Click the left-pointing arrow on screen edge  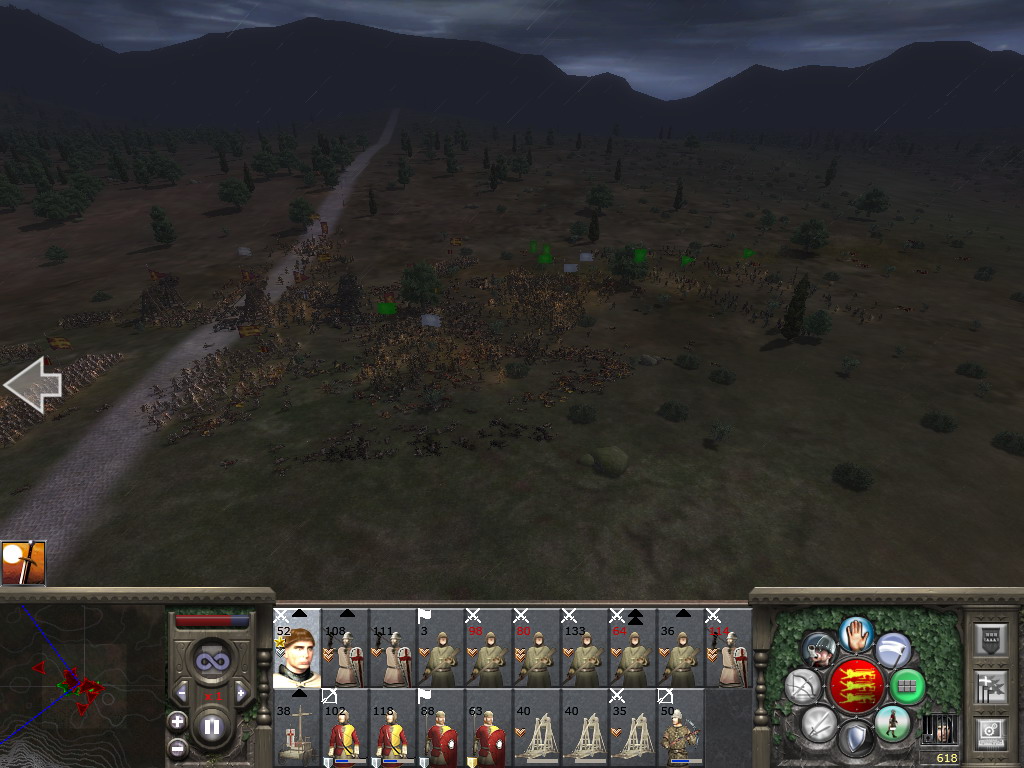[32, 385]
